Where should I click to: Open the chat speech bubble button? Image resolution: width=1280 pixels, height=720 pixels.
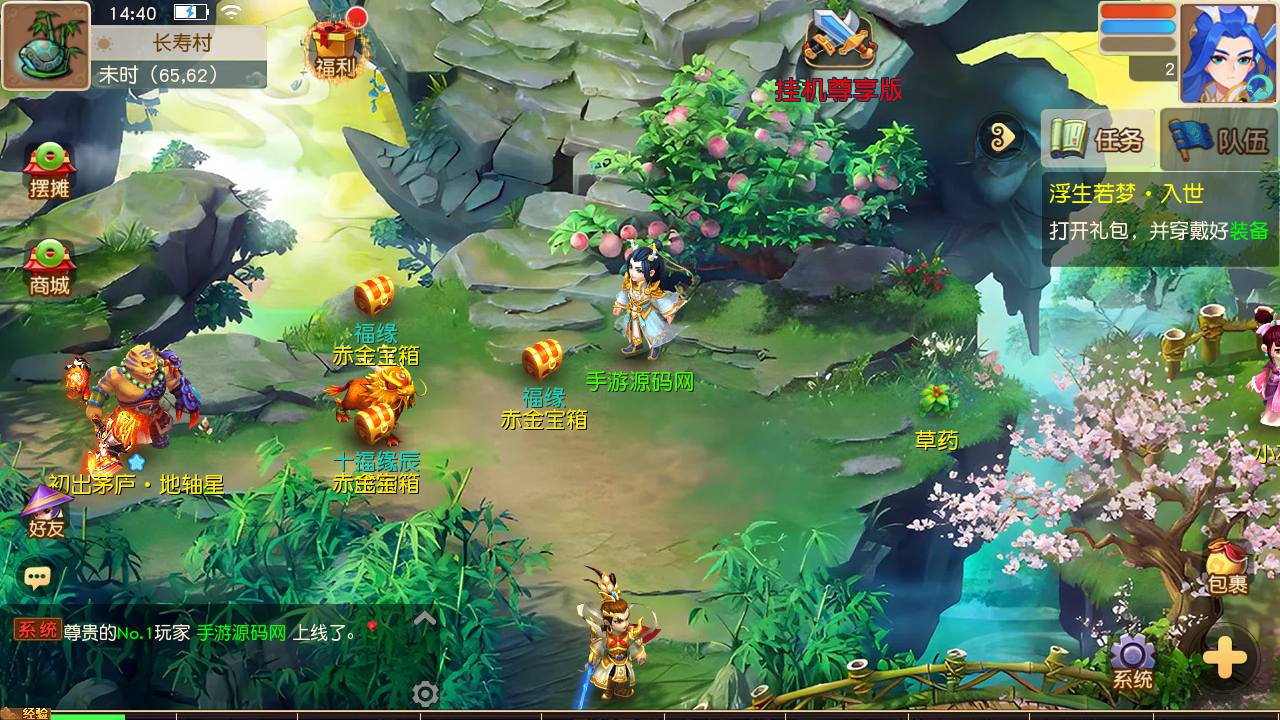[38, 577]
